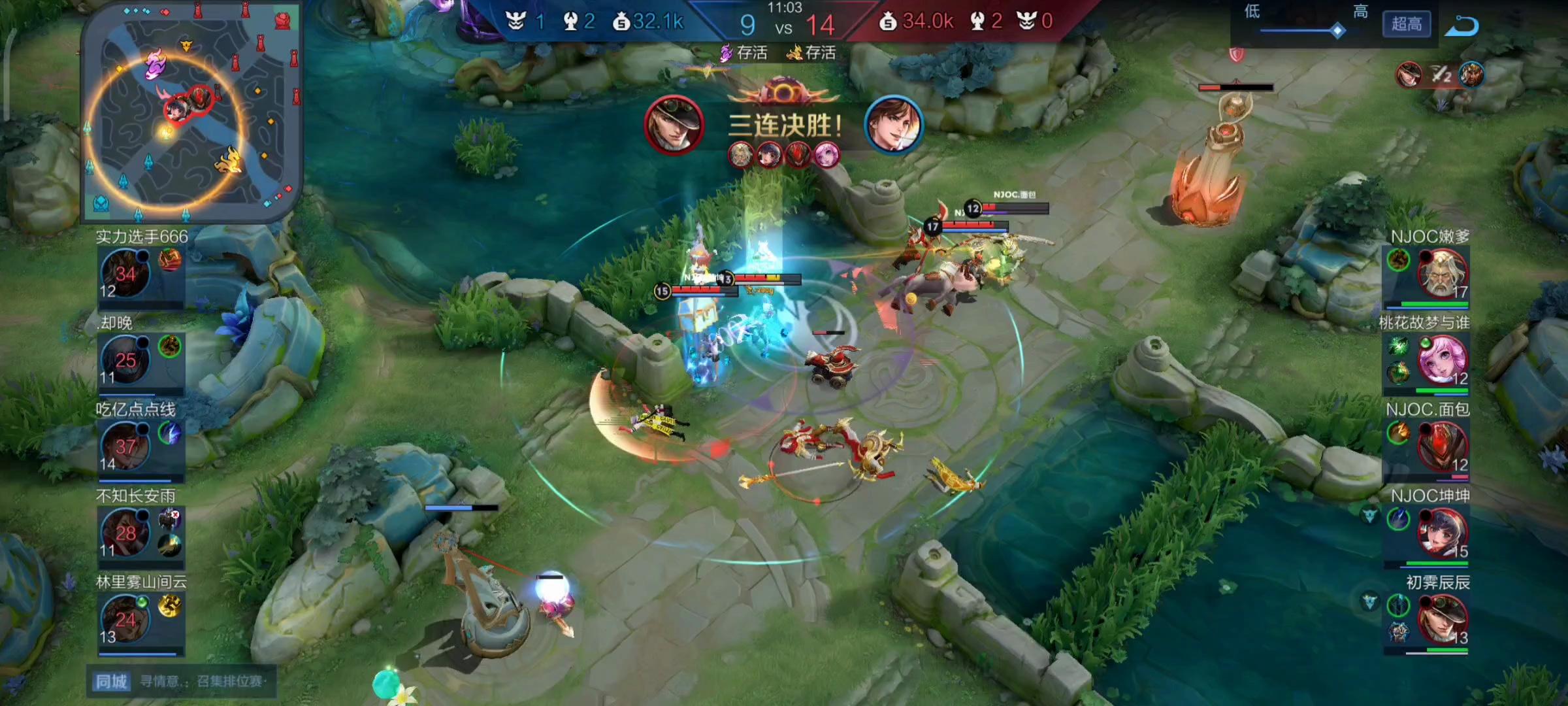Viewport: 1568px width, 706px height.
Task: Click the minimap in the corner
Action: point(191,112)
